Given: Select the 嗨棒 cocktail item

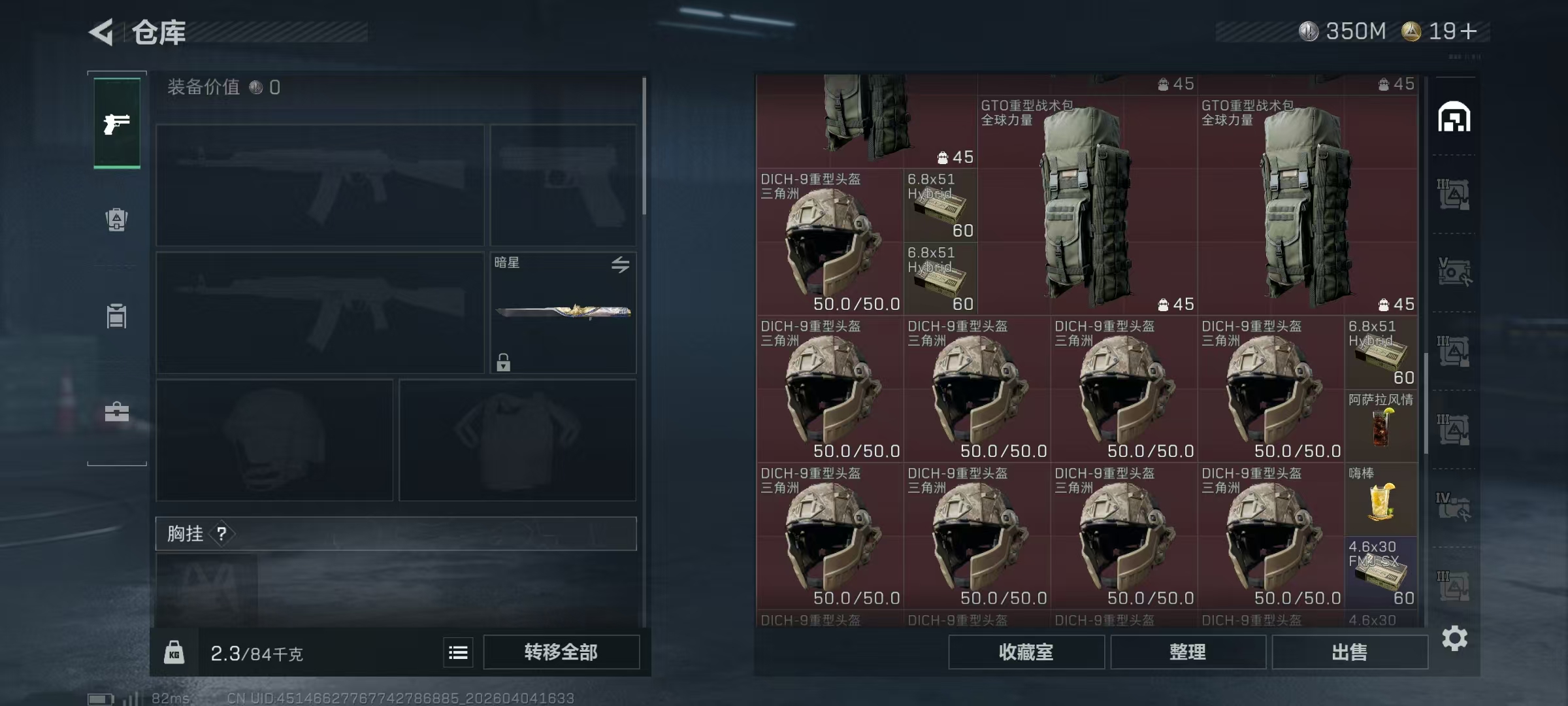Looking at the screenshot, I should 1380,500.
